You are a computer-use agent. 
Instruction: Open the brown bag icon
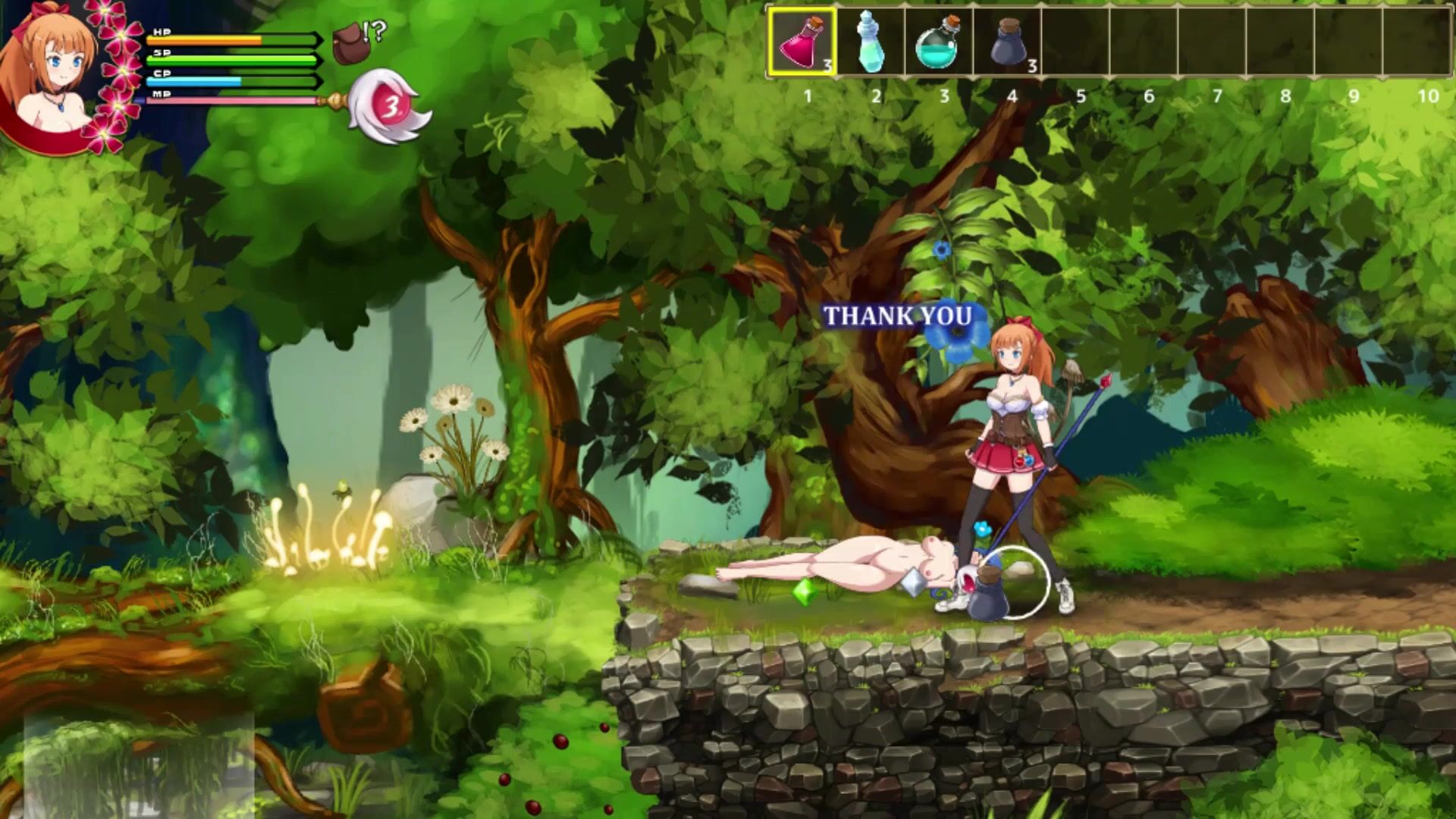point(348,44)
